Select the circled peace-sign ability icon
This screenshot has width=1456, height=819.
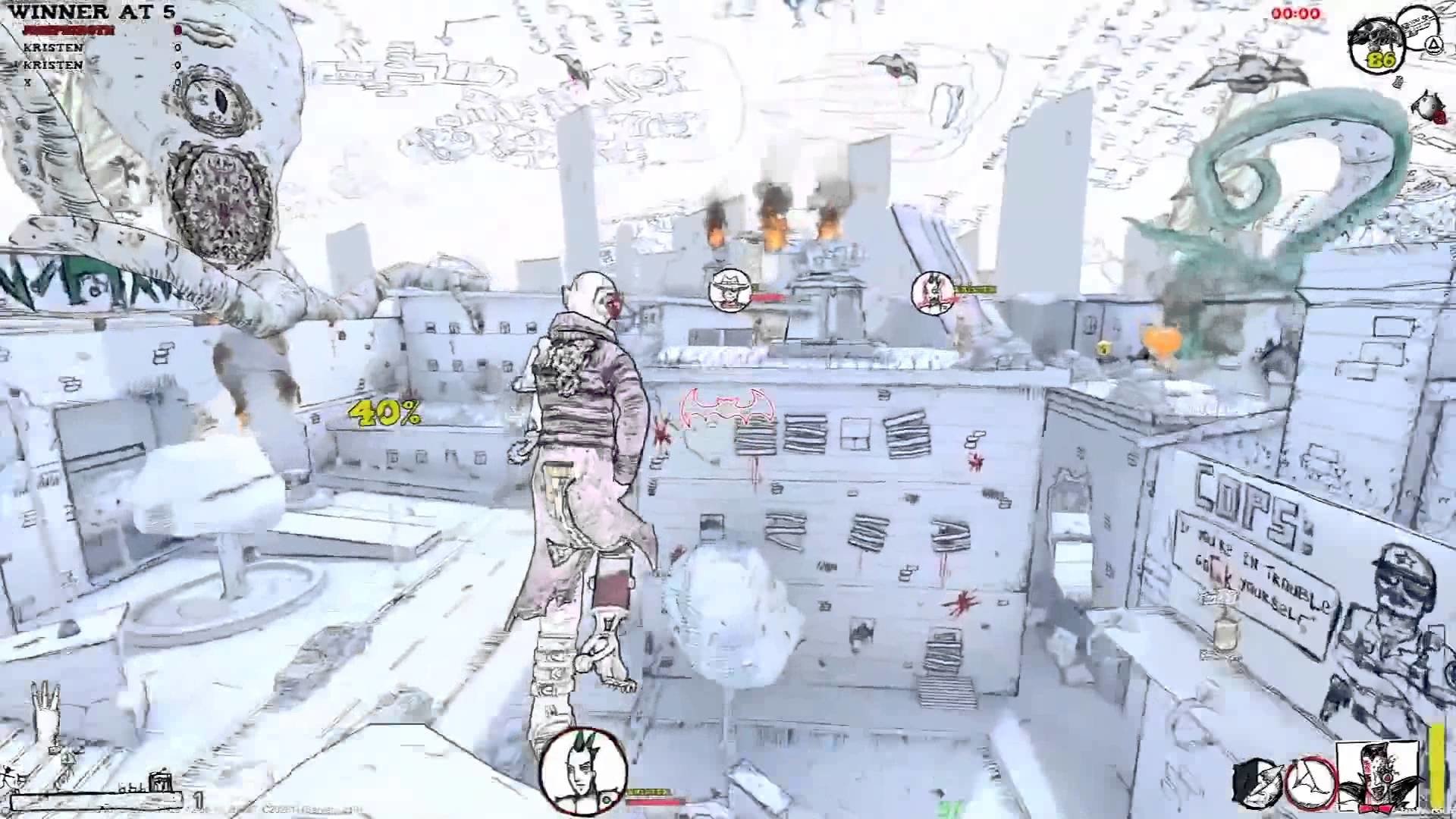pyautogui.click(x=1312, y=785)
